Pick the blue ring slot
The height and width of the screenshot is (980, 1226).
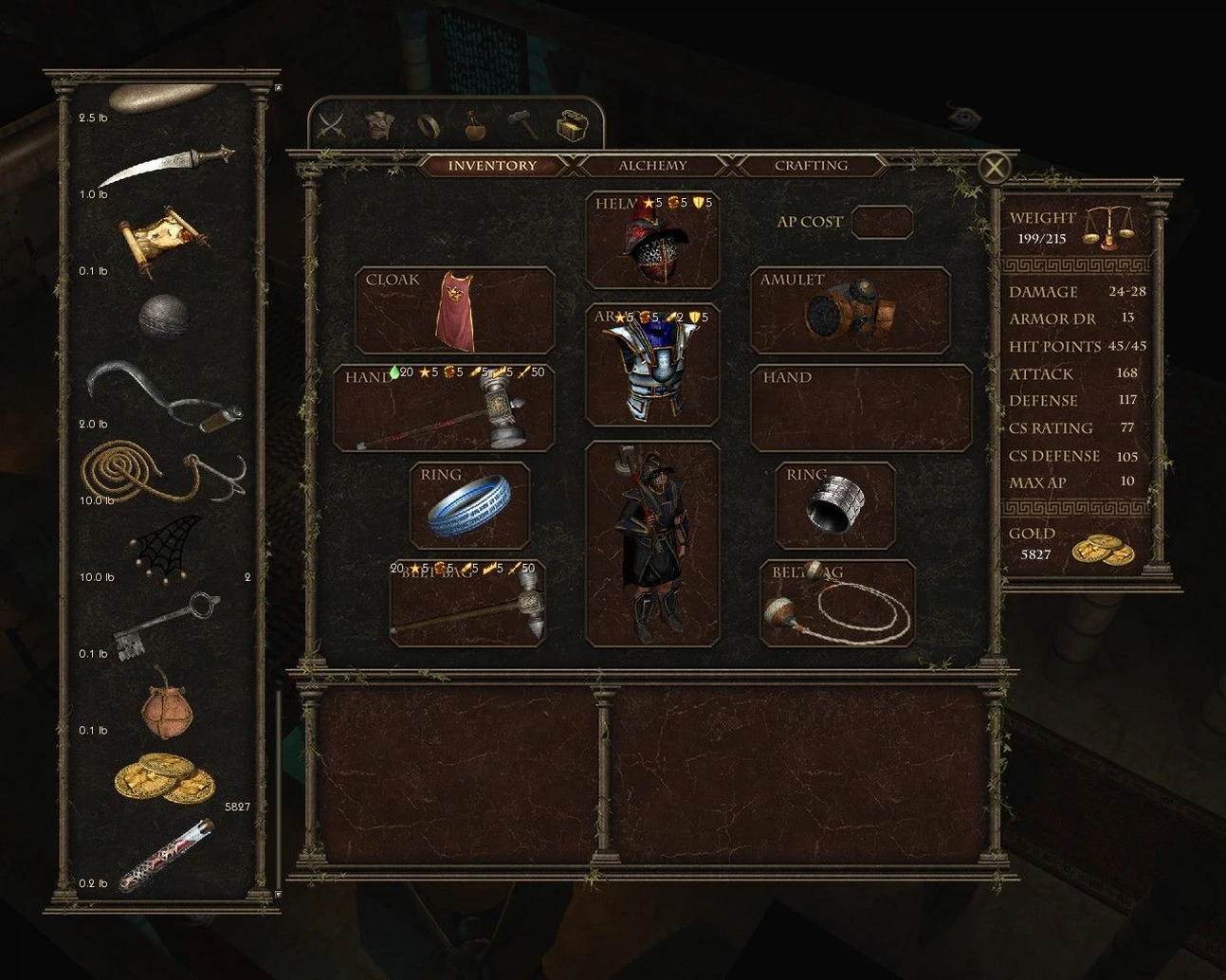[x=469, y=505]
